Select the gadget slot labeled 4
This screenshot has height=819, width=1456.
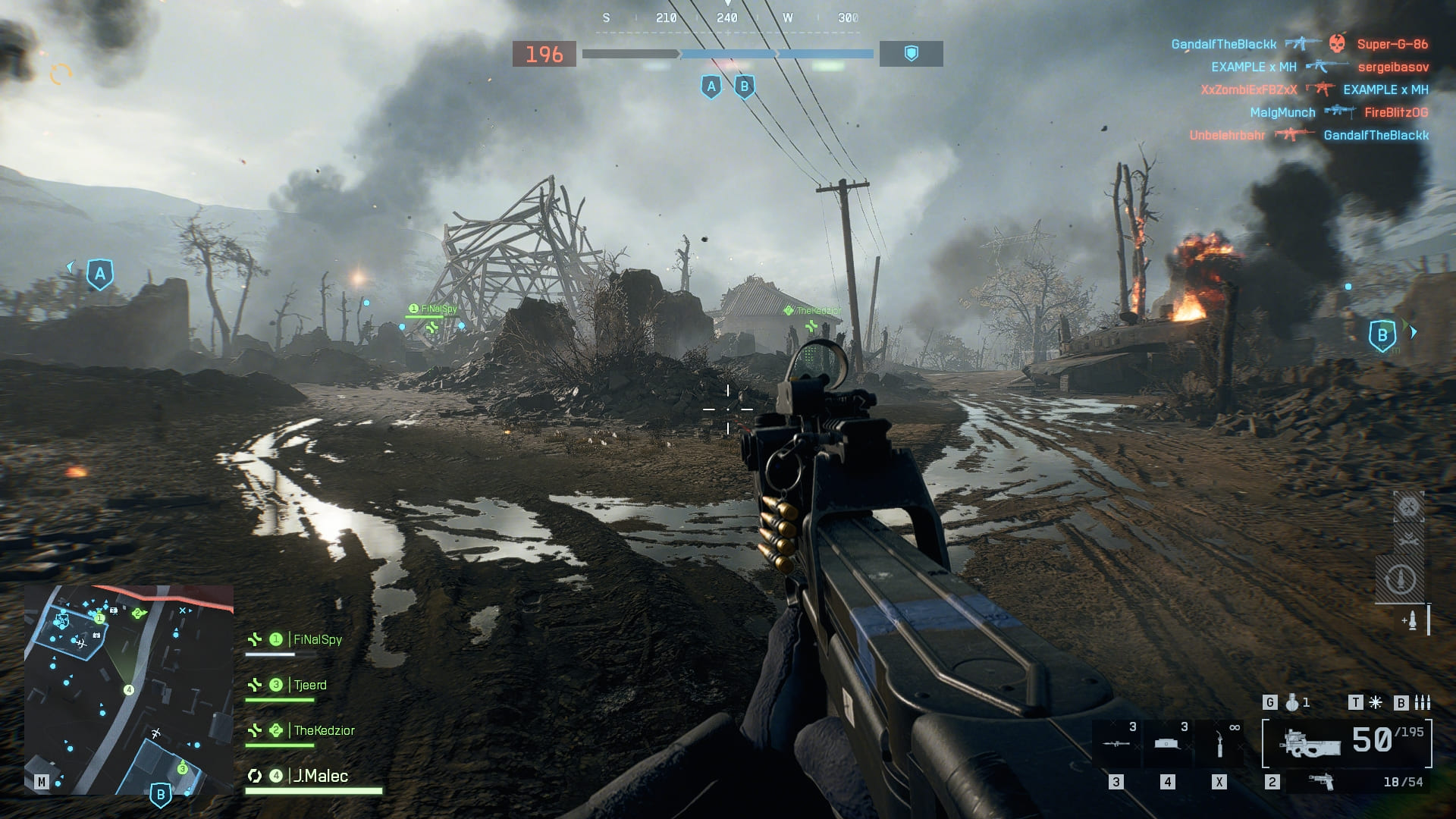(x=1168, y=743)
